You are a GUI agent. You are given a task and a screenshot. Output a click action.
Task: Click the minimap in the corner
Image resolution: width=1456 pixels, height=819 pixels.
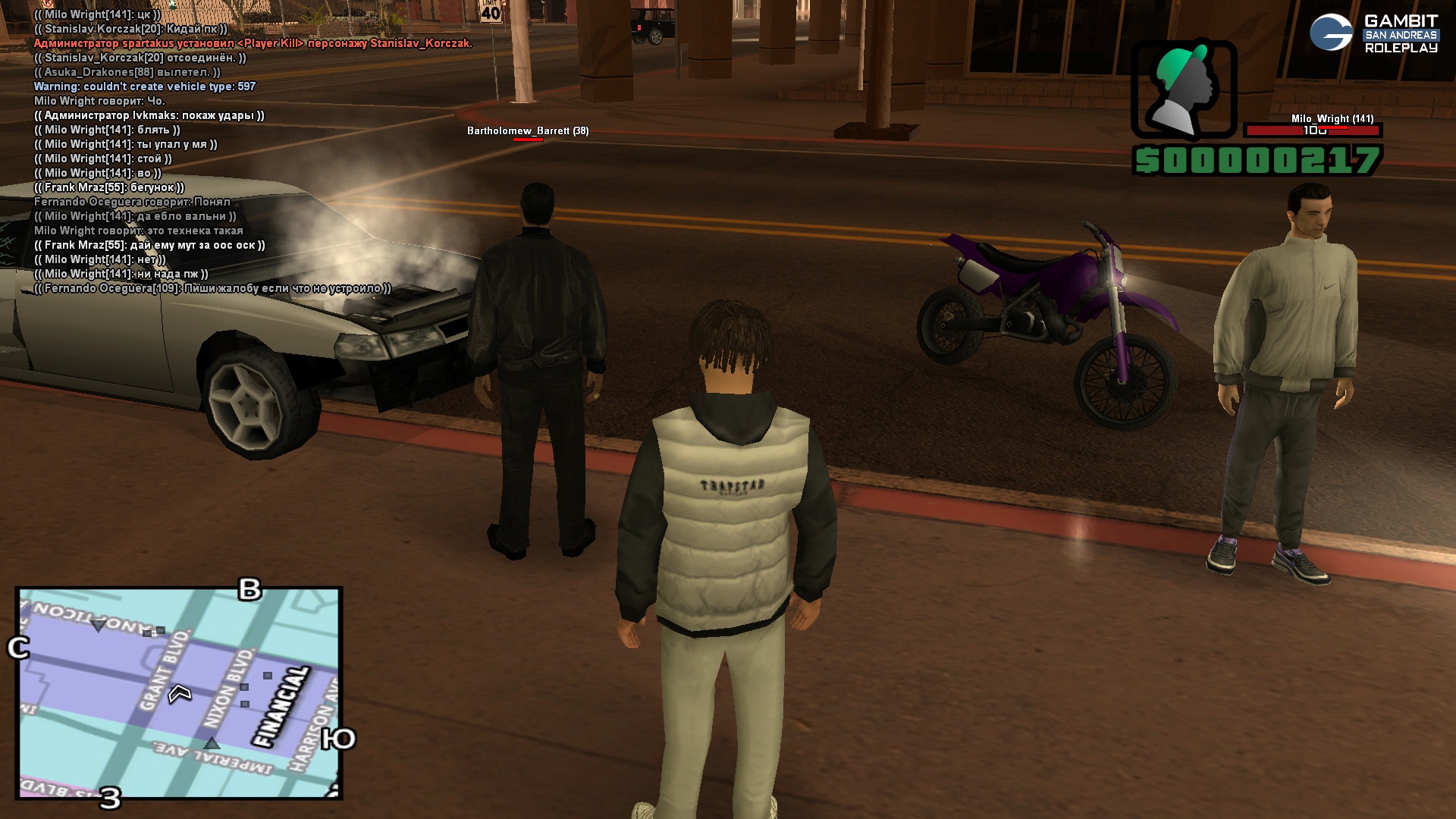(180, 692)
